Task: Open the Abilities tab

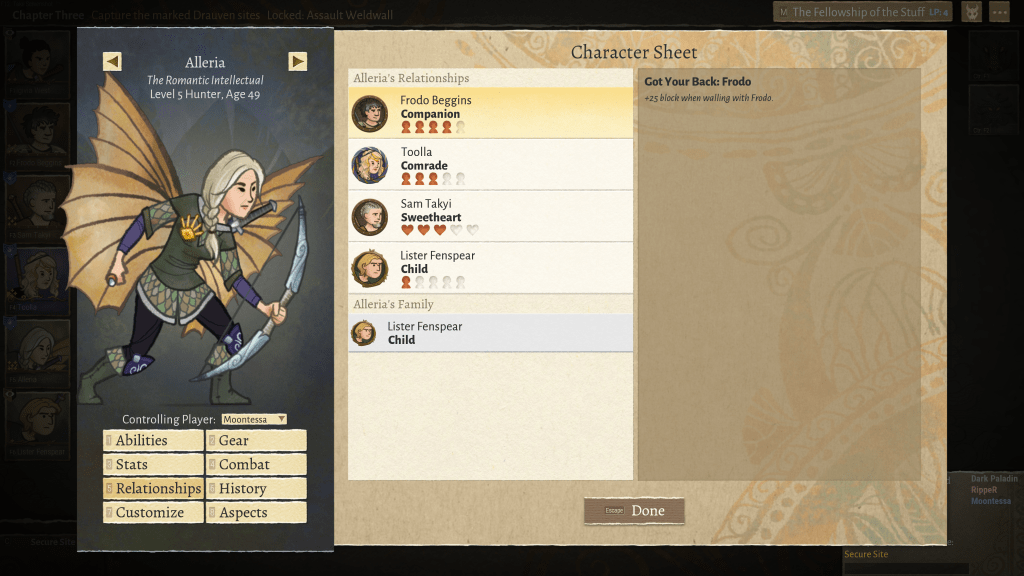Action: 153,441
